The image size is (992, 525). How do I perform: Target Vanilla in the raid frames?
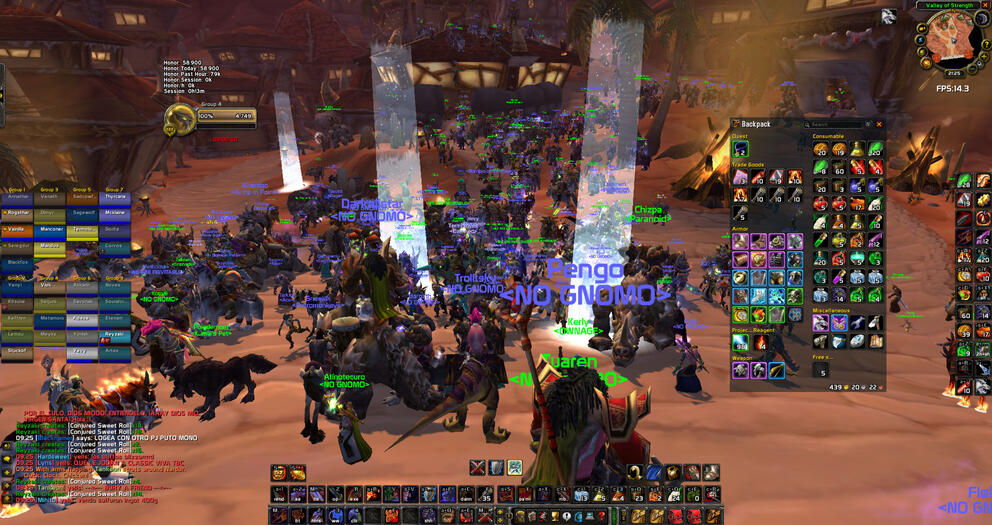click(17, 229)
